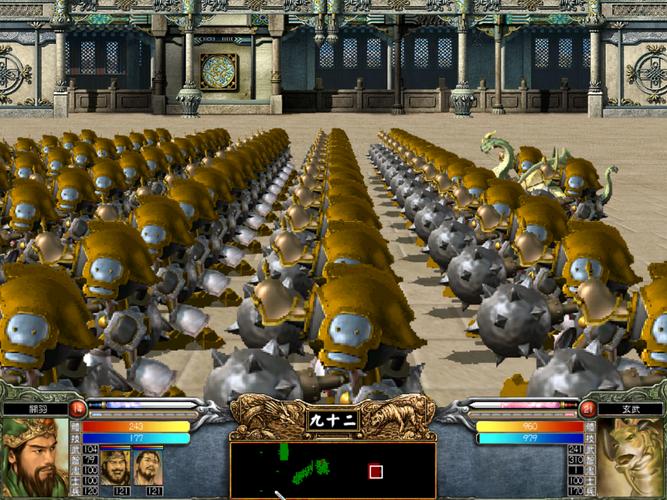Select the second sub-general portrait
The image size is (667, 500).
point(148,467)
